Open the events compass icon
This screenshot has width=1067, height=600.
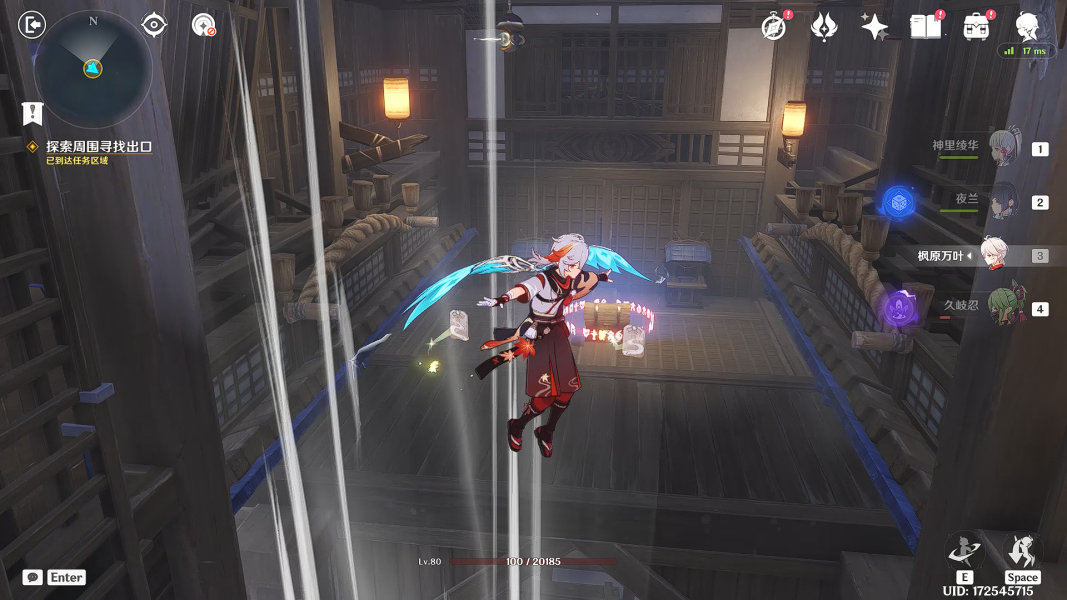pos(773,27)
